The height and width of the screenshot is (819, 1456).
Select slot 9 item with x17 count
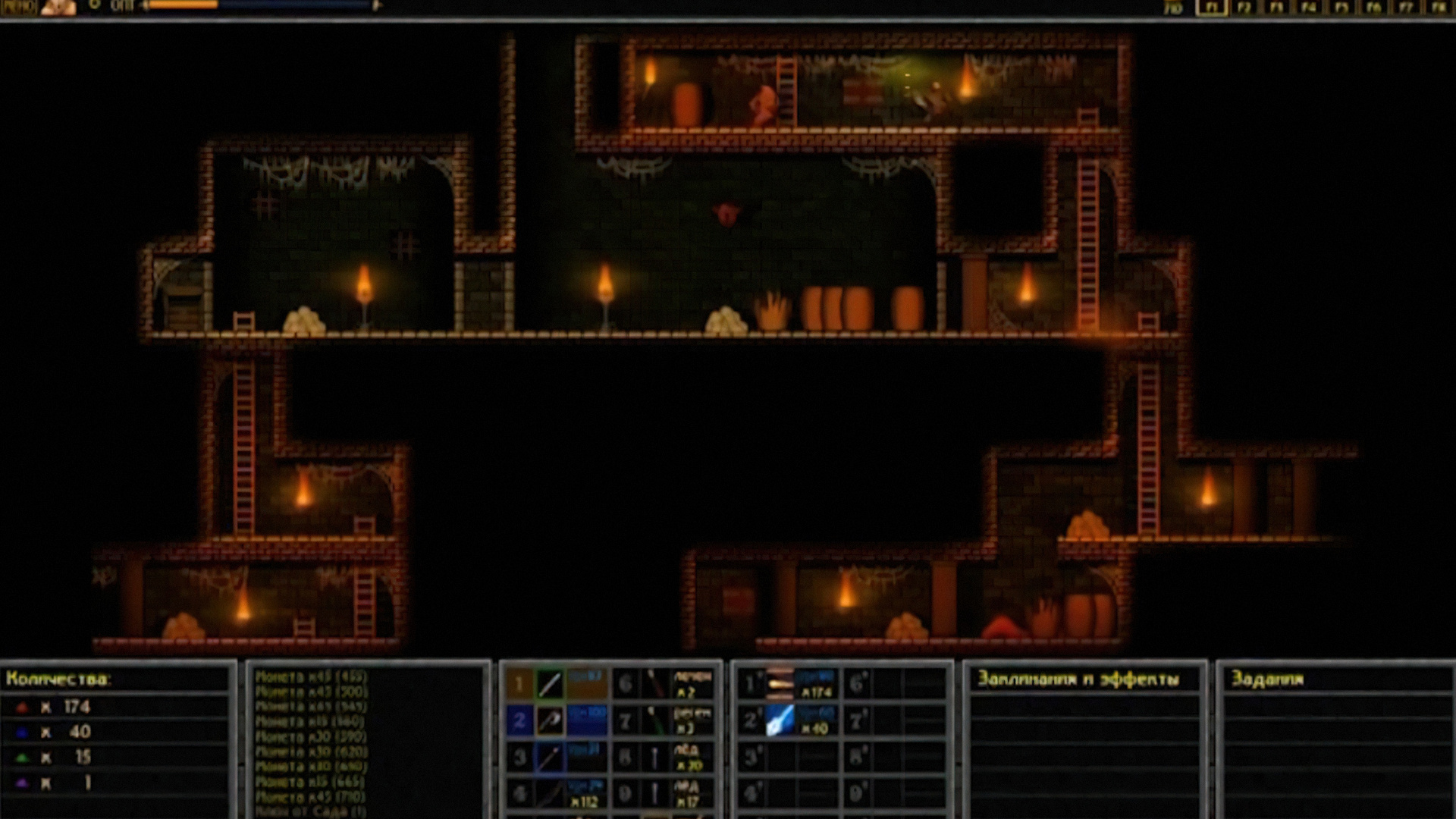[655, 793]
